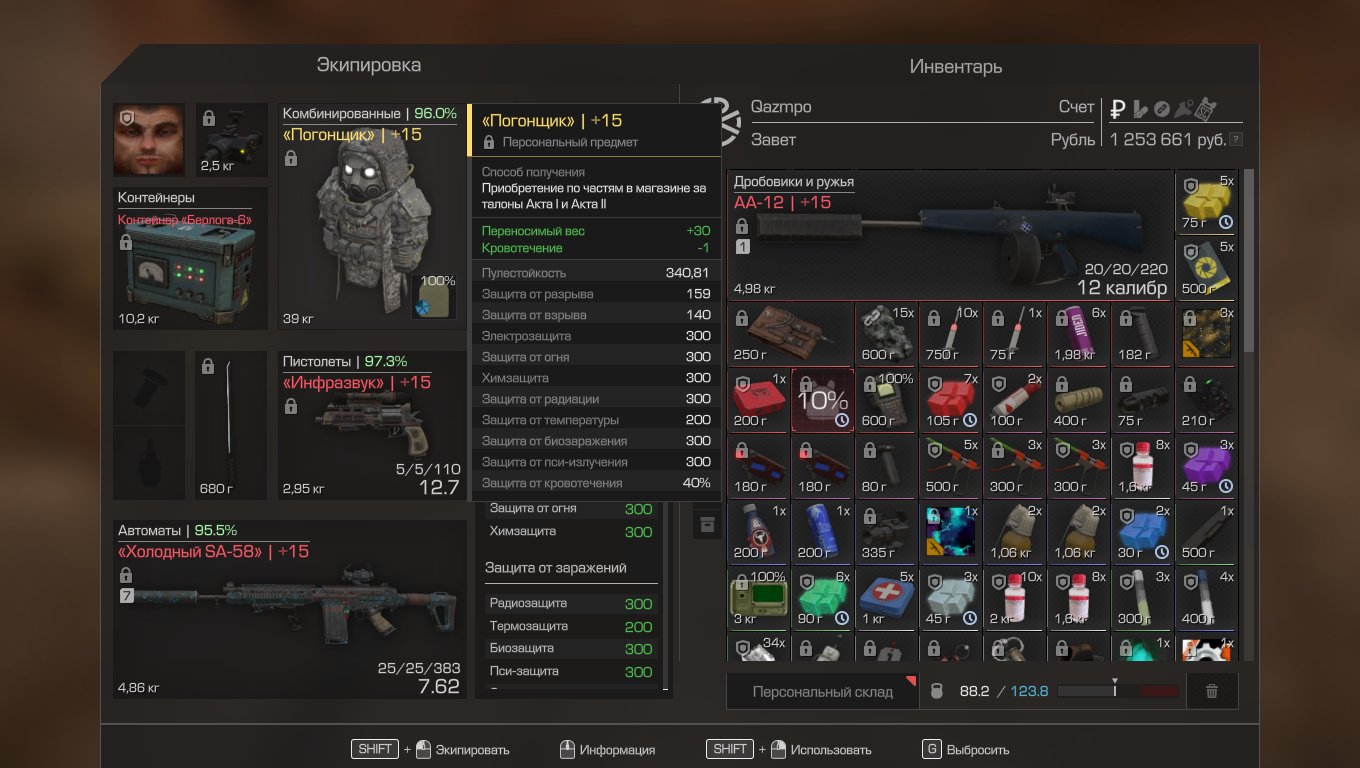
Task: Click the character face portrait
Action: tap(149, 139)
